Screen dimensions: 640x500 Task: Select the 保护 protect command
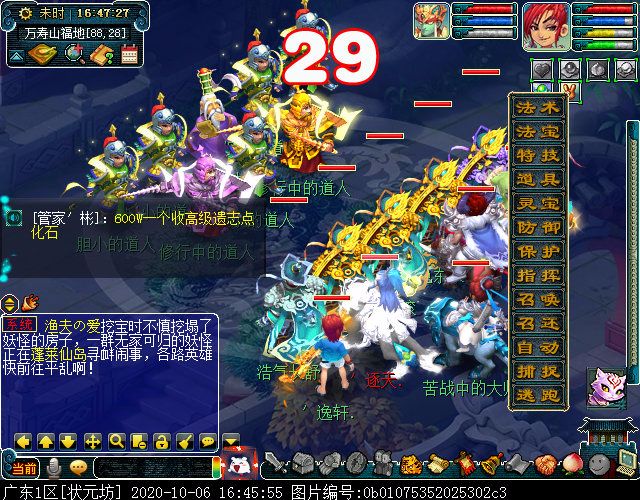tap(538, 252)
